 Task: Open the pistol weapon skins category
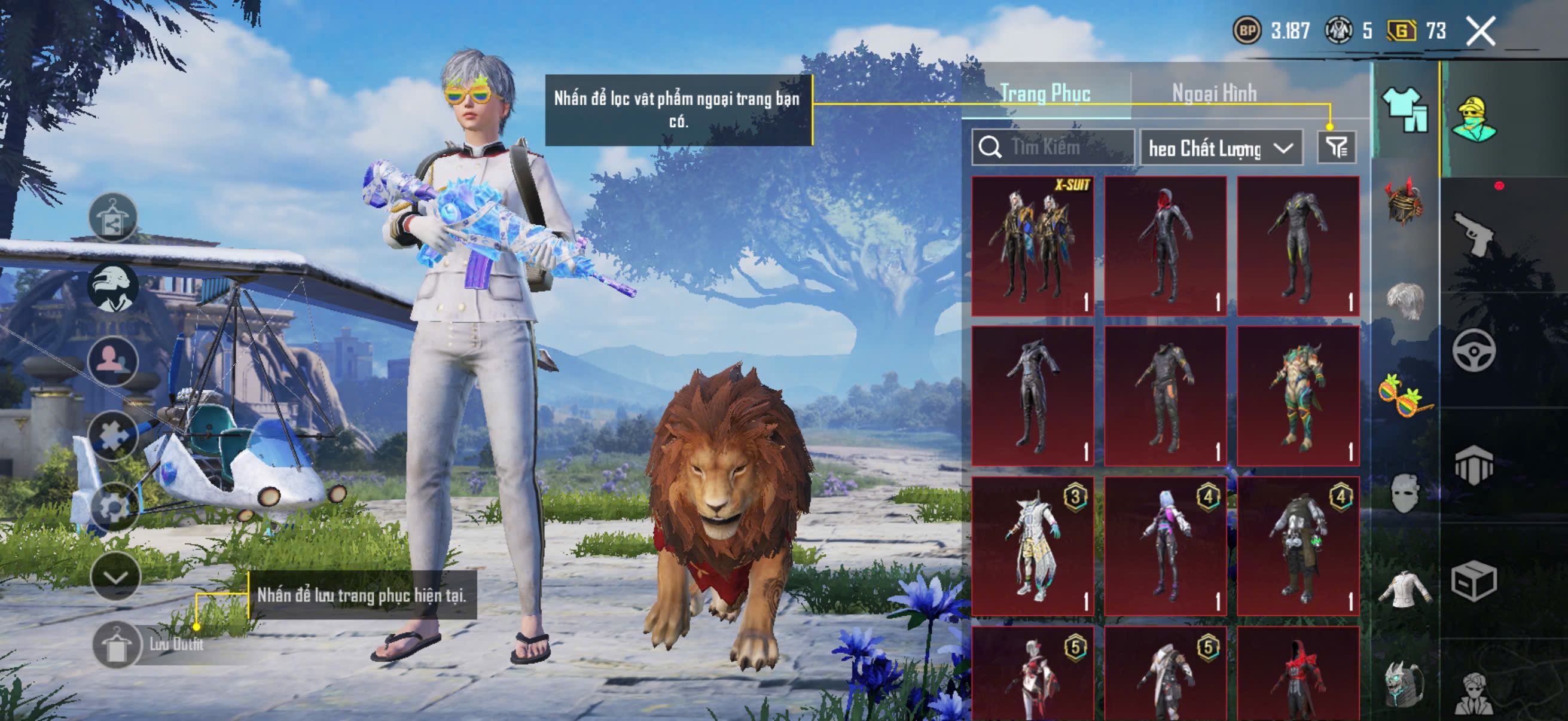1474,233
